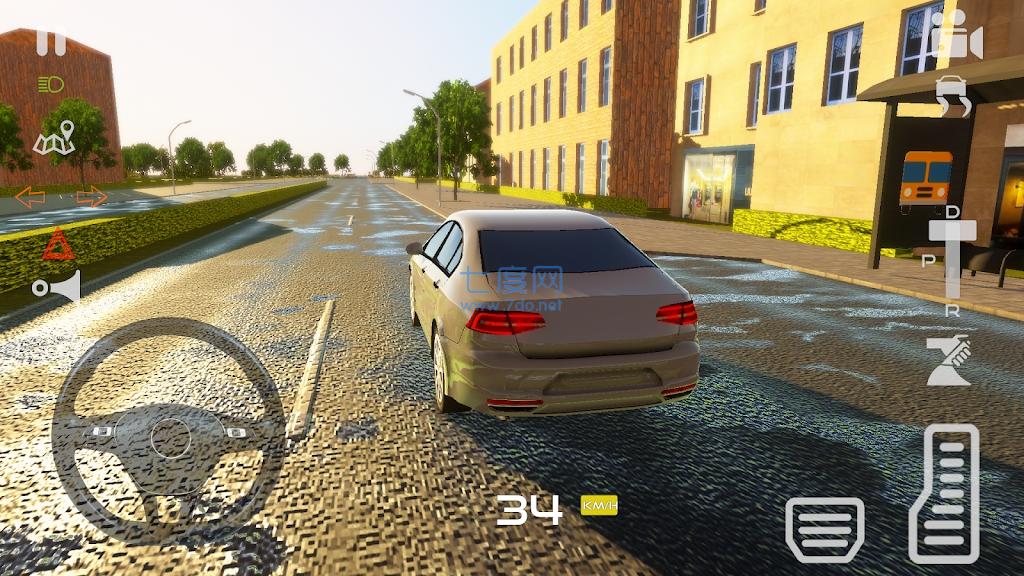
Task: Pause the game with the pause button
Action: 50,42
